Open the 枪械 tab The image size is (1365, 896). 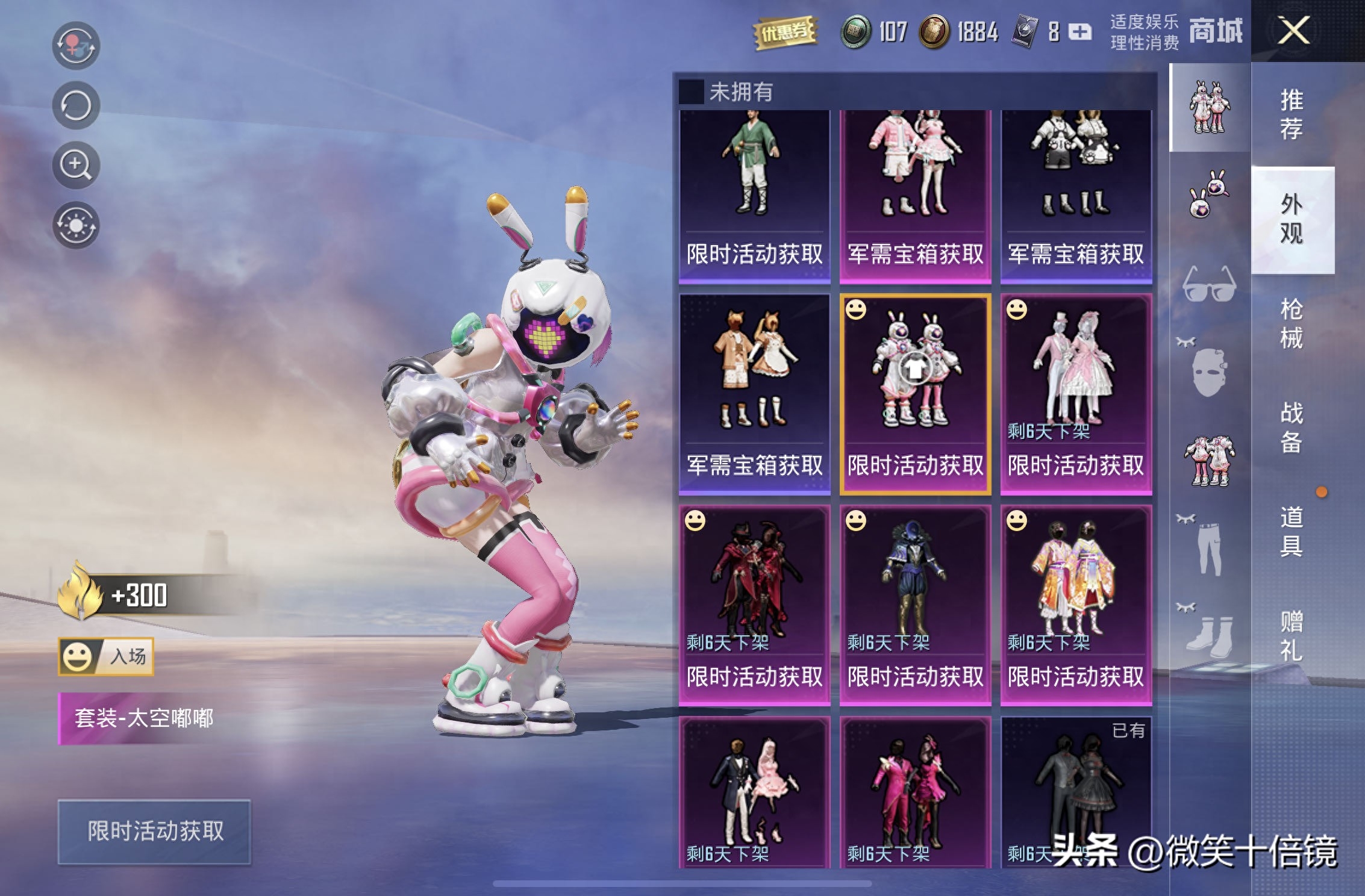[1291, 323]
